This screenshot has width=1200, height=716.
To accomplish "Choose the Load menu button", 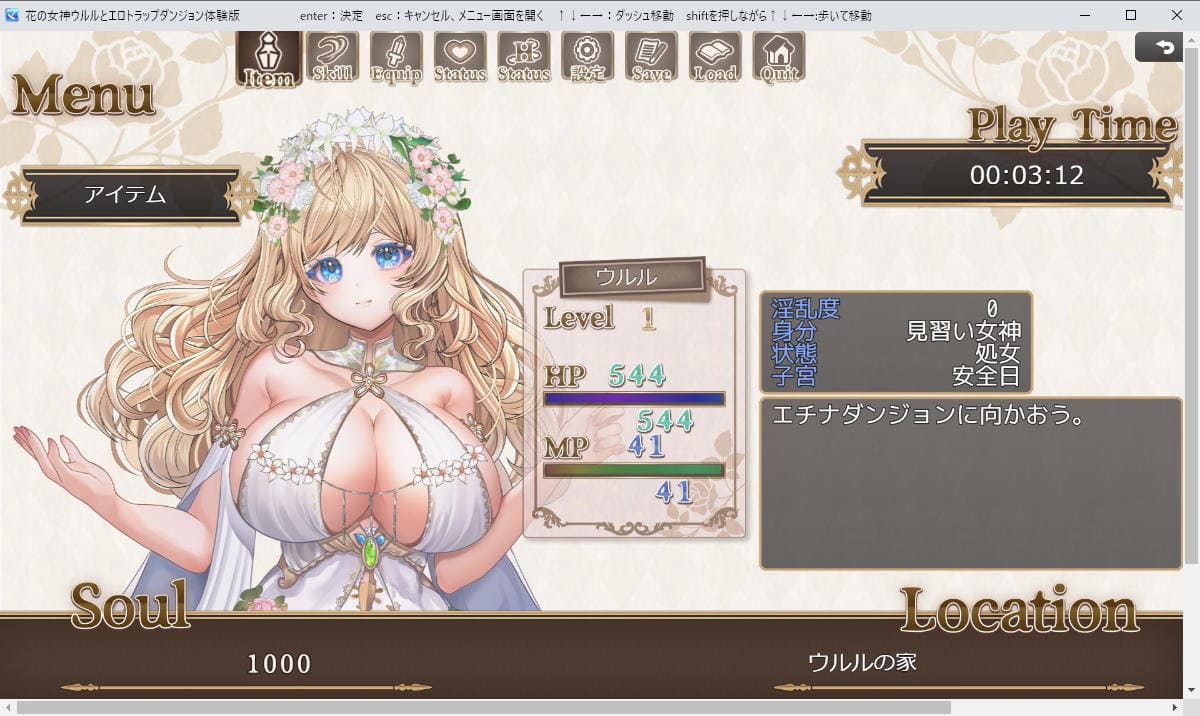I will click(715, 58).
